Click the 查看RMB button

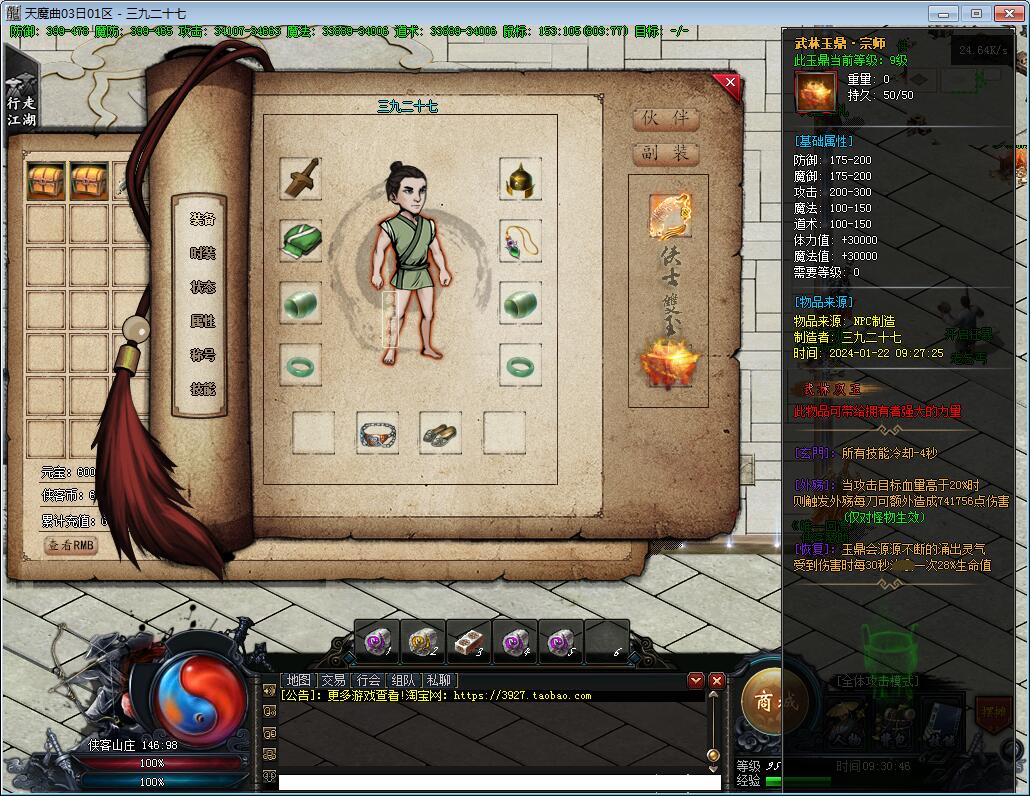72,545
